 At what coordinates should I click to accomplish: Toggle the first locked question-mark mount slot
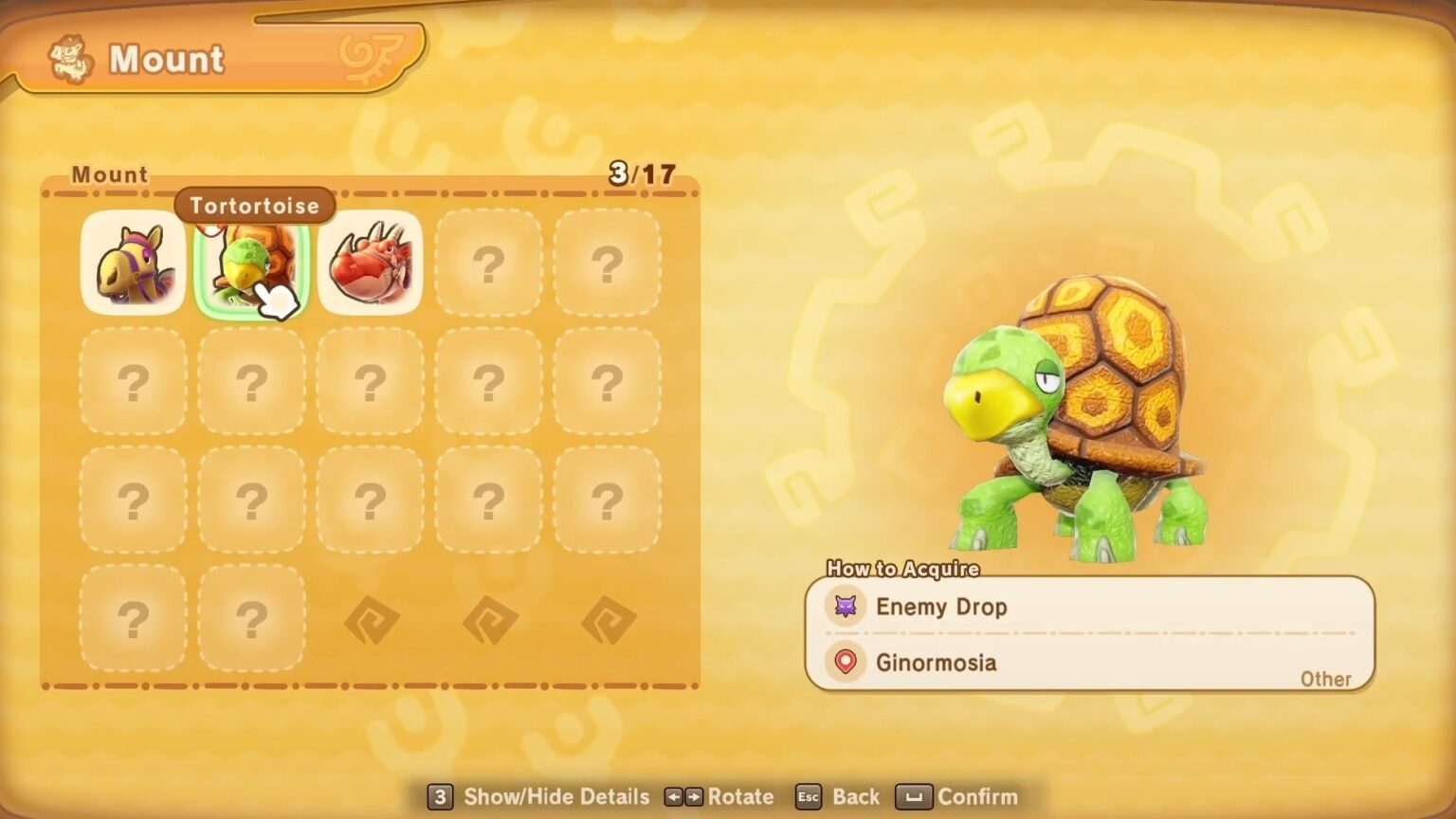(489, 264)
